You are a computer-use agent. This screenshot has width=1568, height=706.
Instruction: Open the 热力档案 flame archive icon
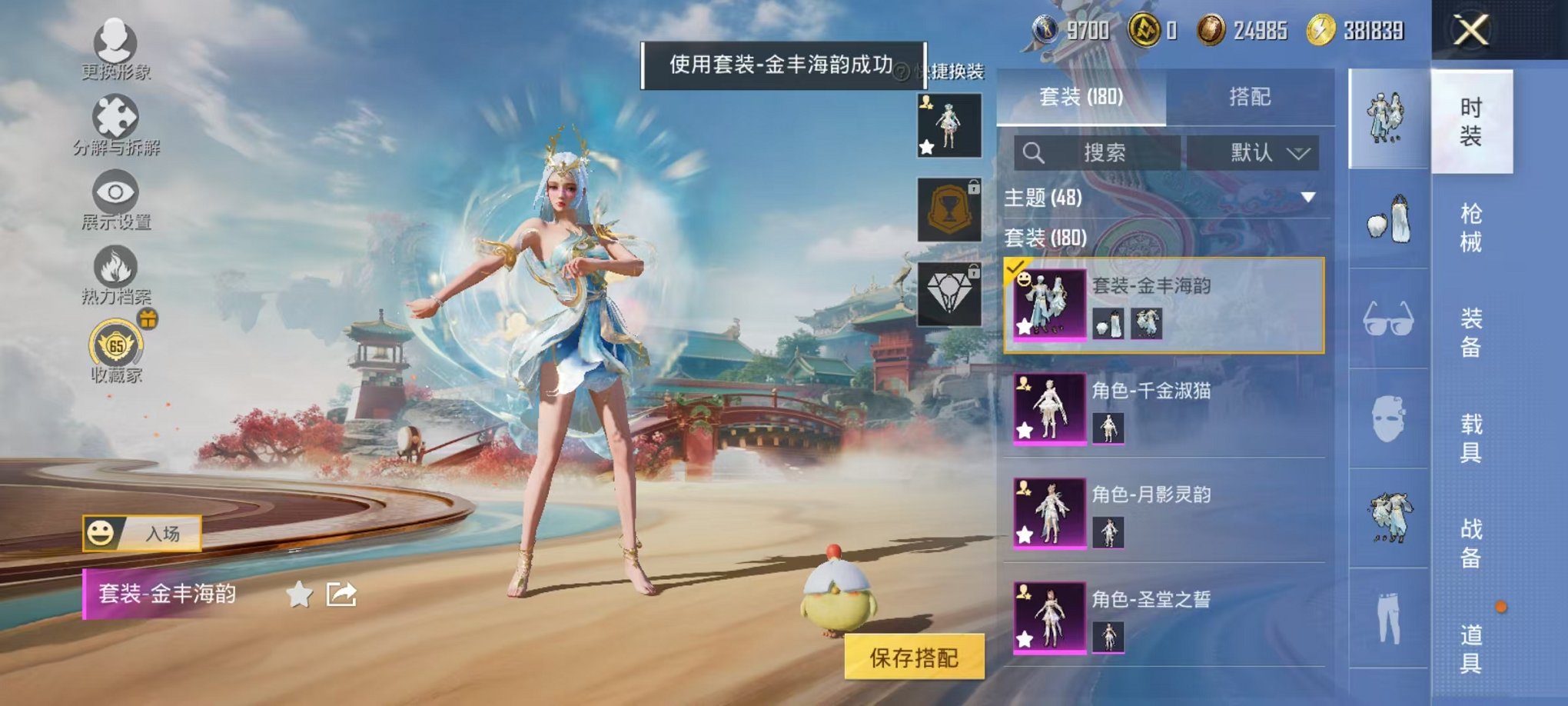point(114,265)
